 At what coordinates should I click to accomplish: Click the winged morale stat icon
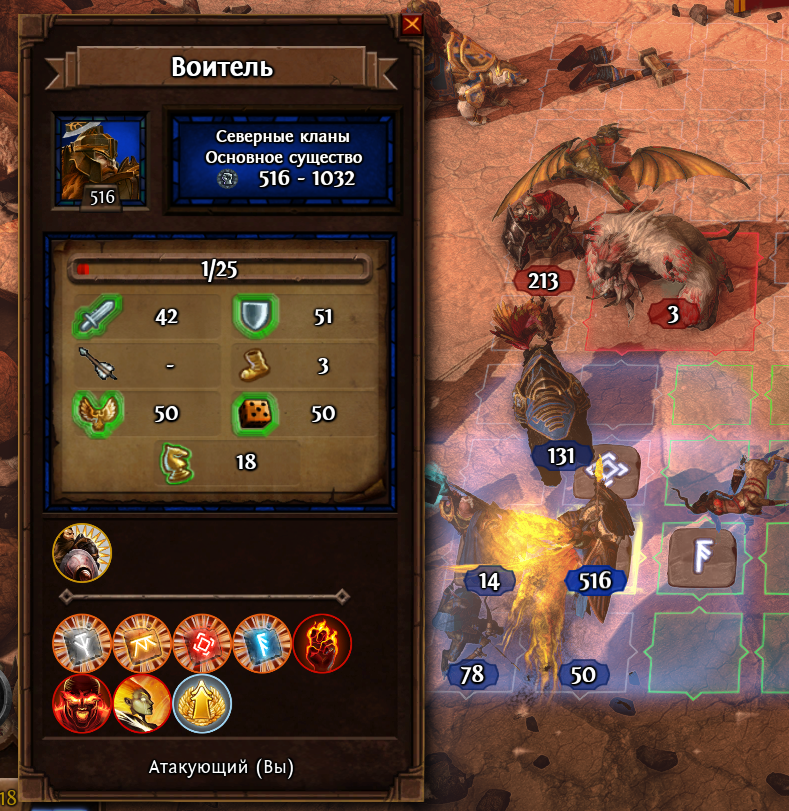tap(97, 413)
